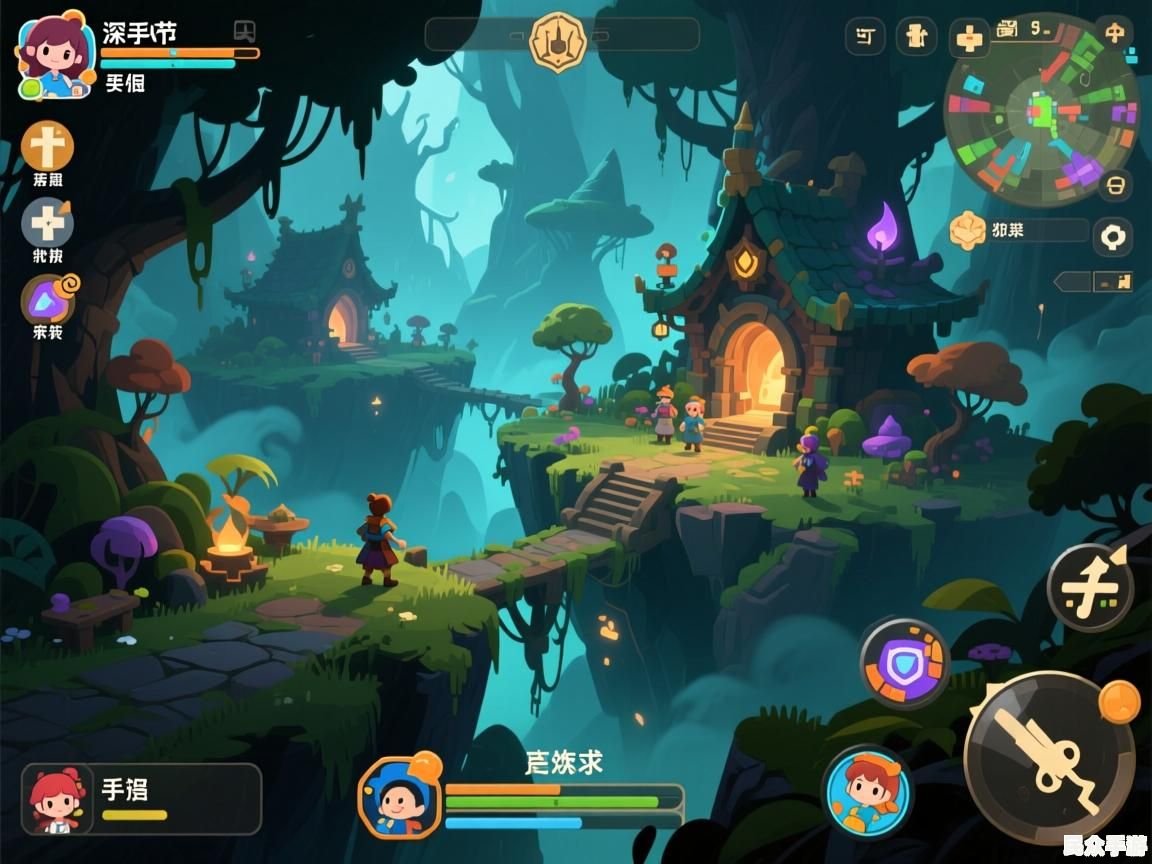Expand the arrow tab below the settings button

(x=1093, y=282)
